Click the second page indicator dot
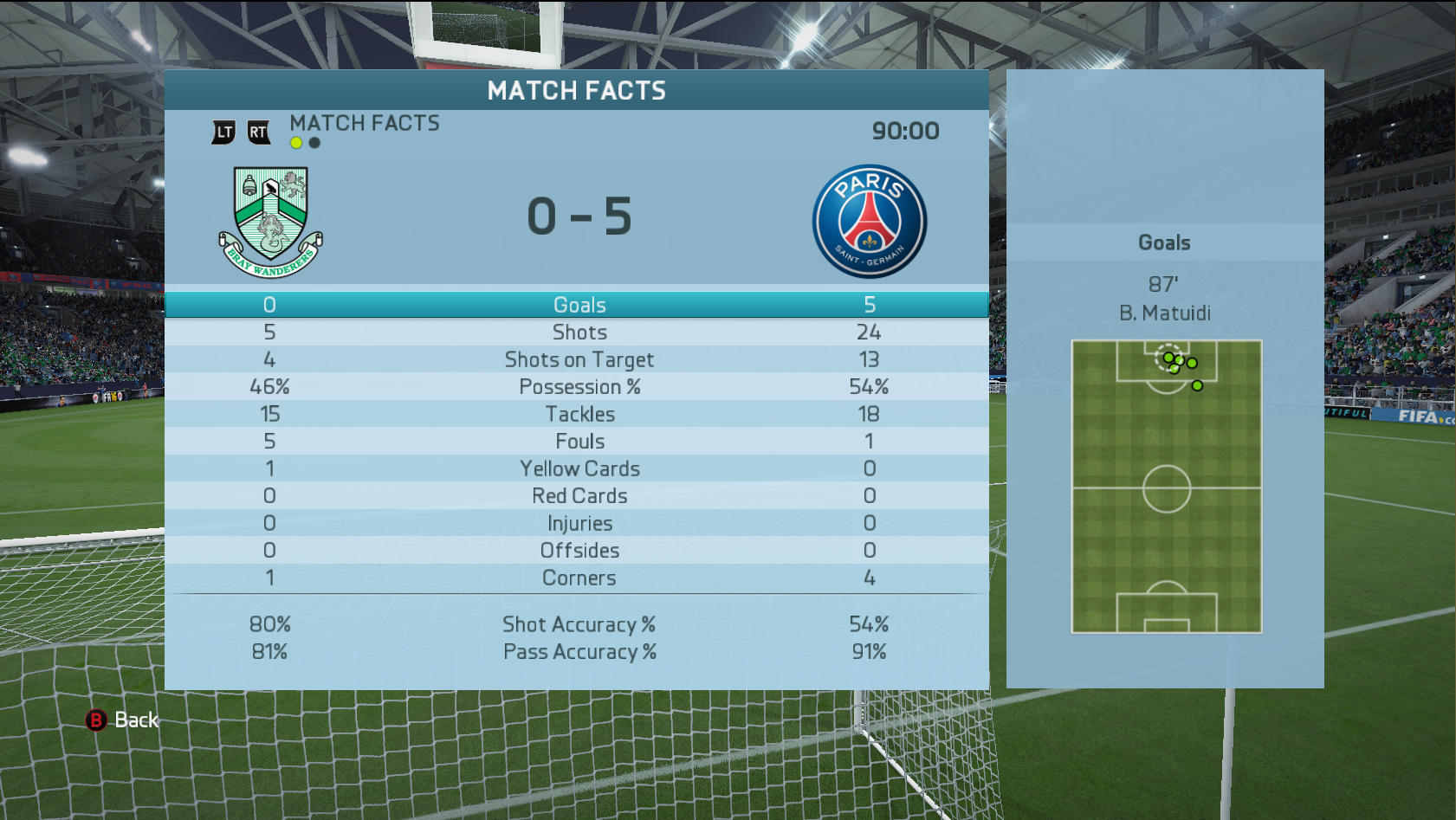This screenshot has width=1456, height=820. pyautogui.click(x=314, y=143)
